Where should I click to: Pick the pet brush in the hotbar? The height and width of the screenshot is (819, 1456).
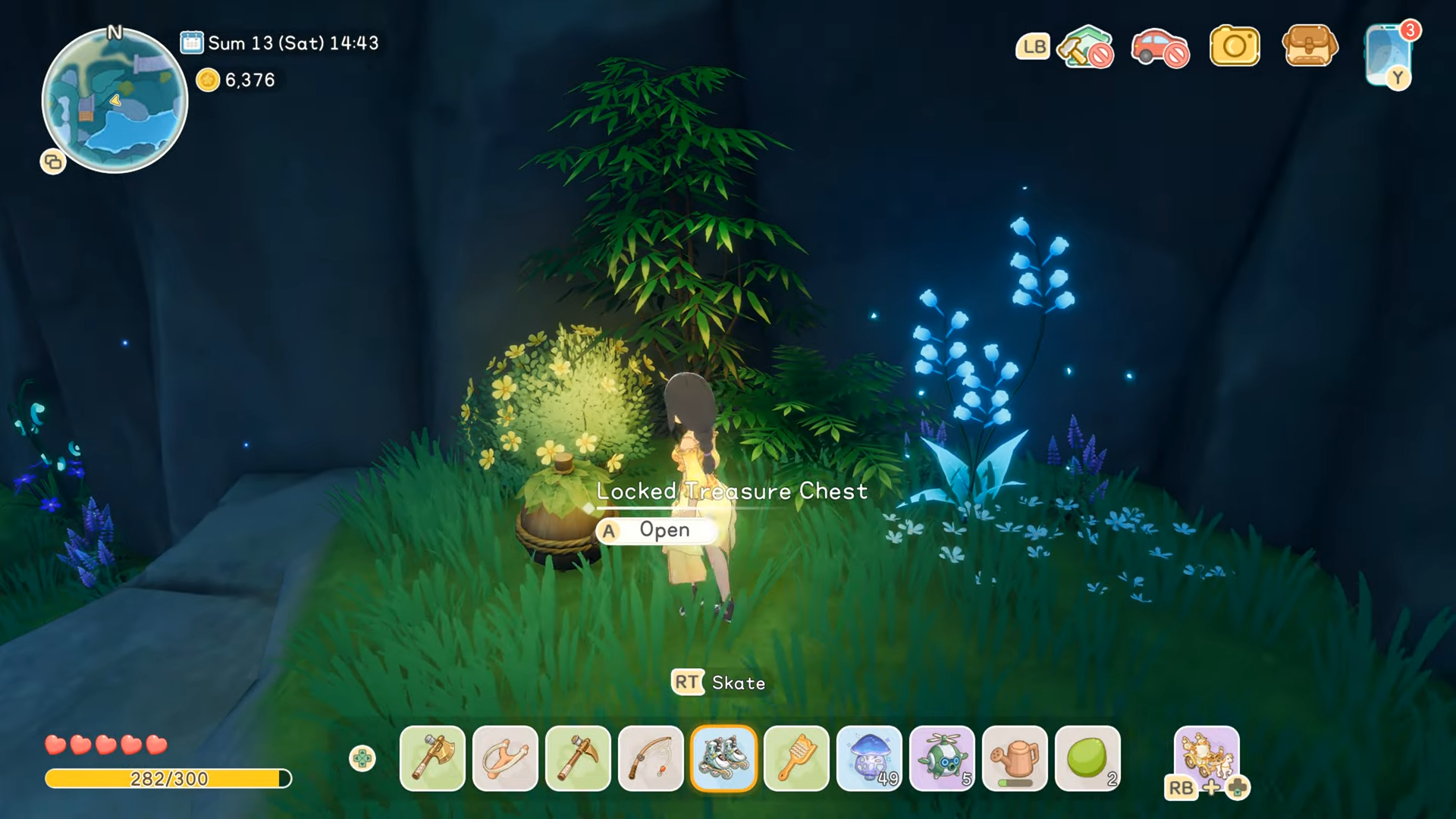point(796,758)
